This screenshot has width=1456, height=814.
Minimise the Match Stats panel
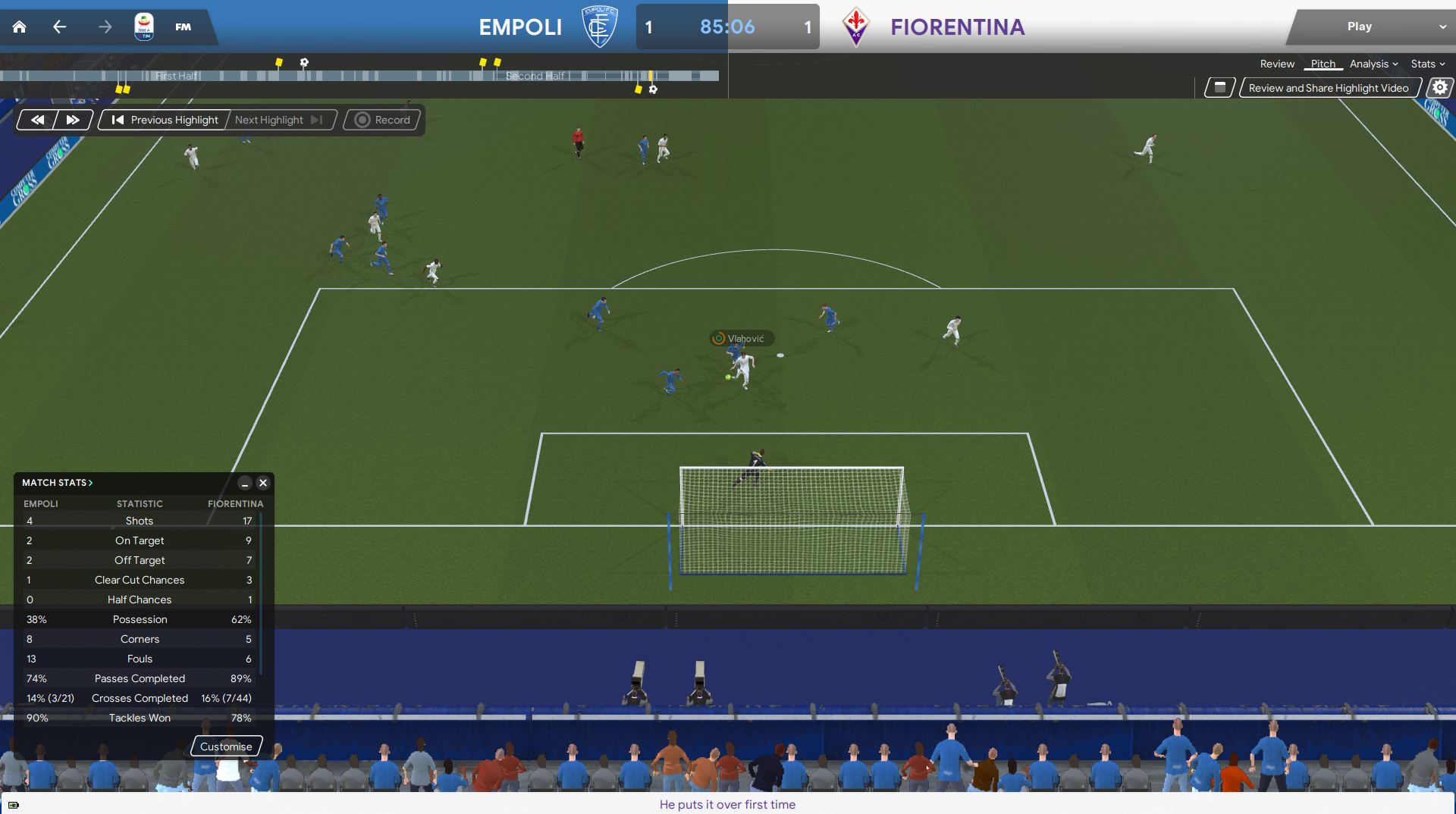244,483
